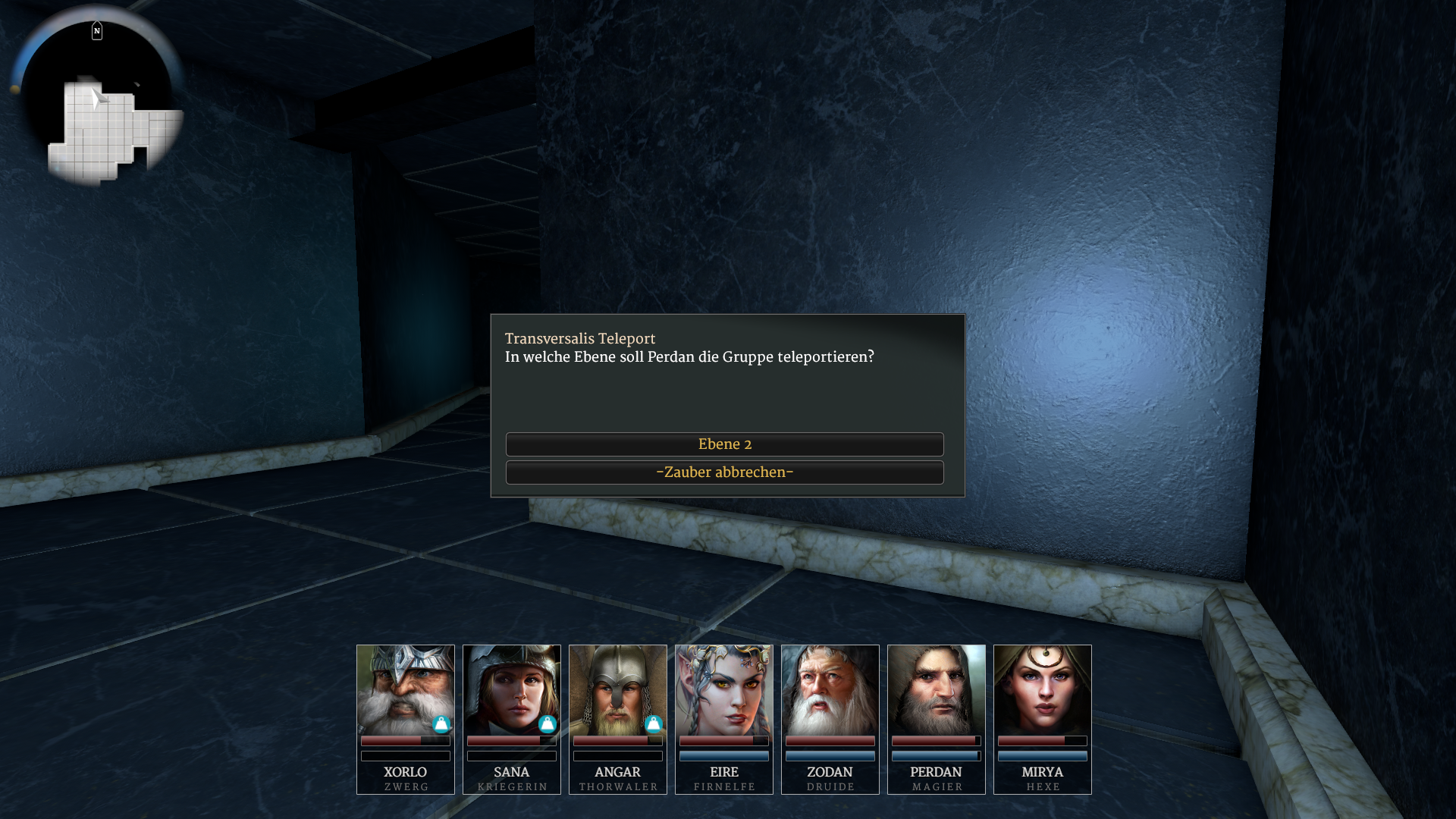This screenshot has width=1456, height=819.
Task: Click the weight icon on Angar's portrait
Action: 654,724
